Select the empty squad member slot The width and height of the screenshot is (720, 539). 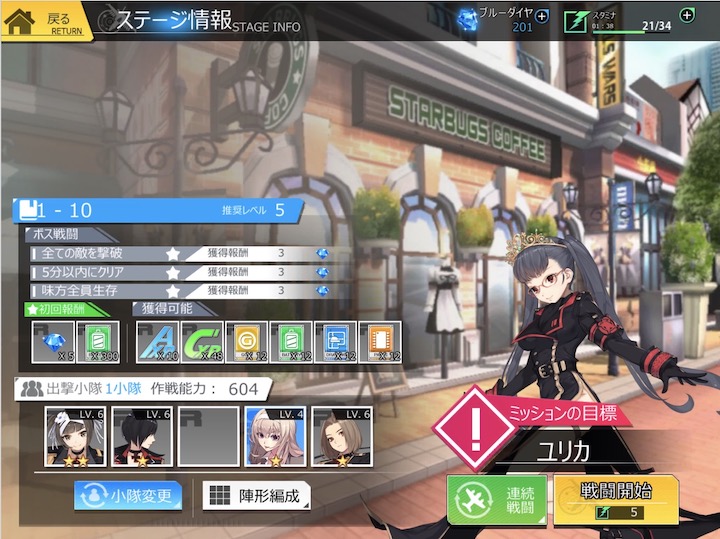209,437
